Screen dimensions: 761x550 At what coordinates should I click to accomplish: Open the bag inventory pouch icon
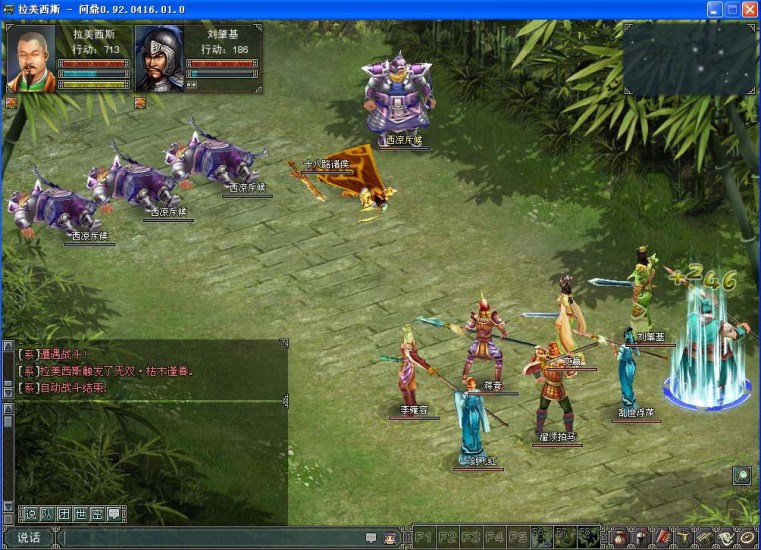[x=619, y=538]
